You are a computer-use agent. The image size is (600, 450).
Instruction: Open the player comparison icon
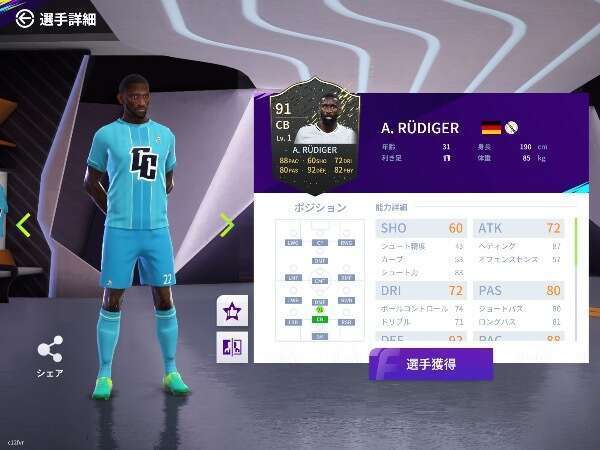point(231,347)
